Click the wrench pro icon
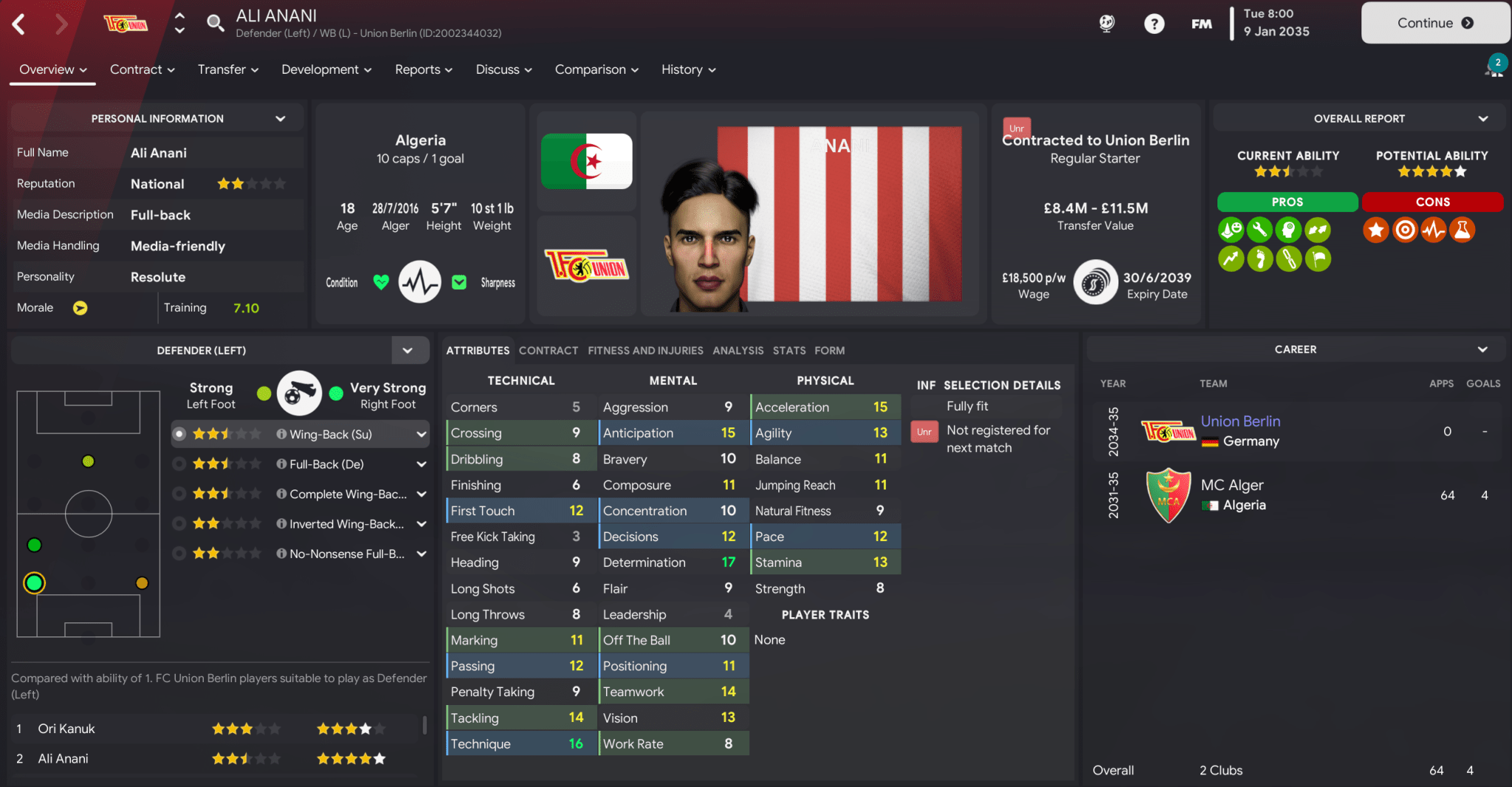The height and width of the screenshot is (787, 1512). point(1259,230)
